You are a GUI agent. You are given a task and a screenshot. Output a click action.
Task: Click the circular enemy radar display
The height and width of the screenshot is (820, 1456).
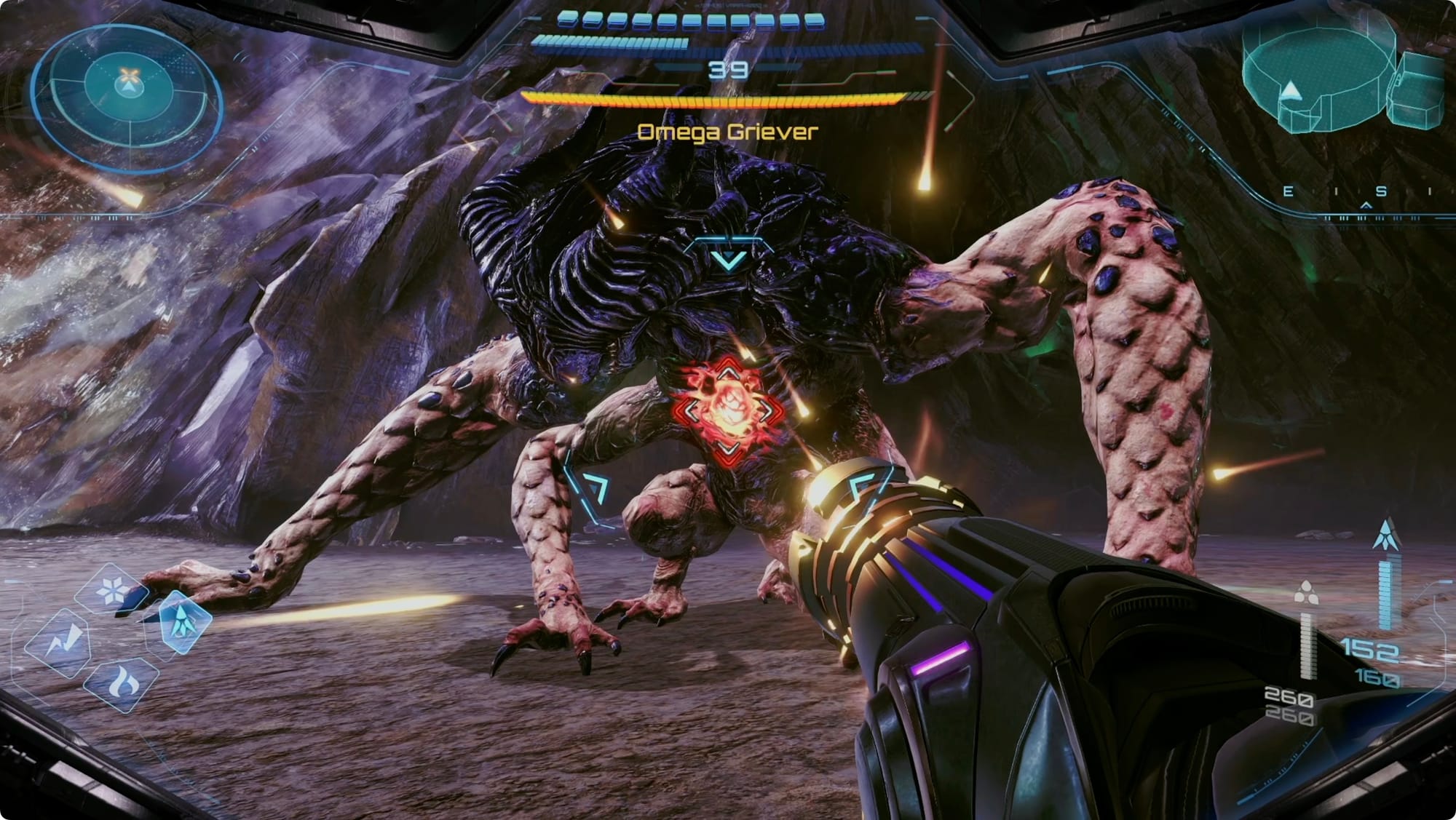pos(128,87)
